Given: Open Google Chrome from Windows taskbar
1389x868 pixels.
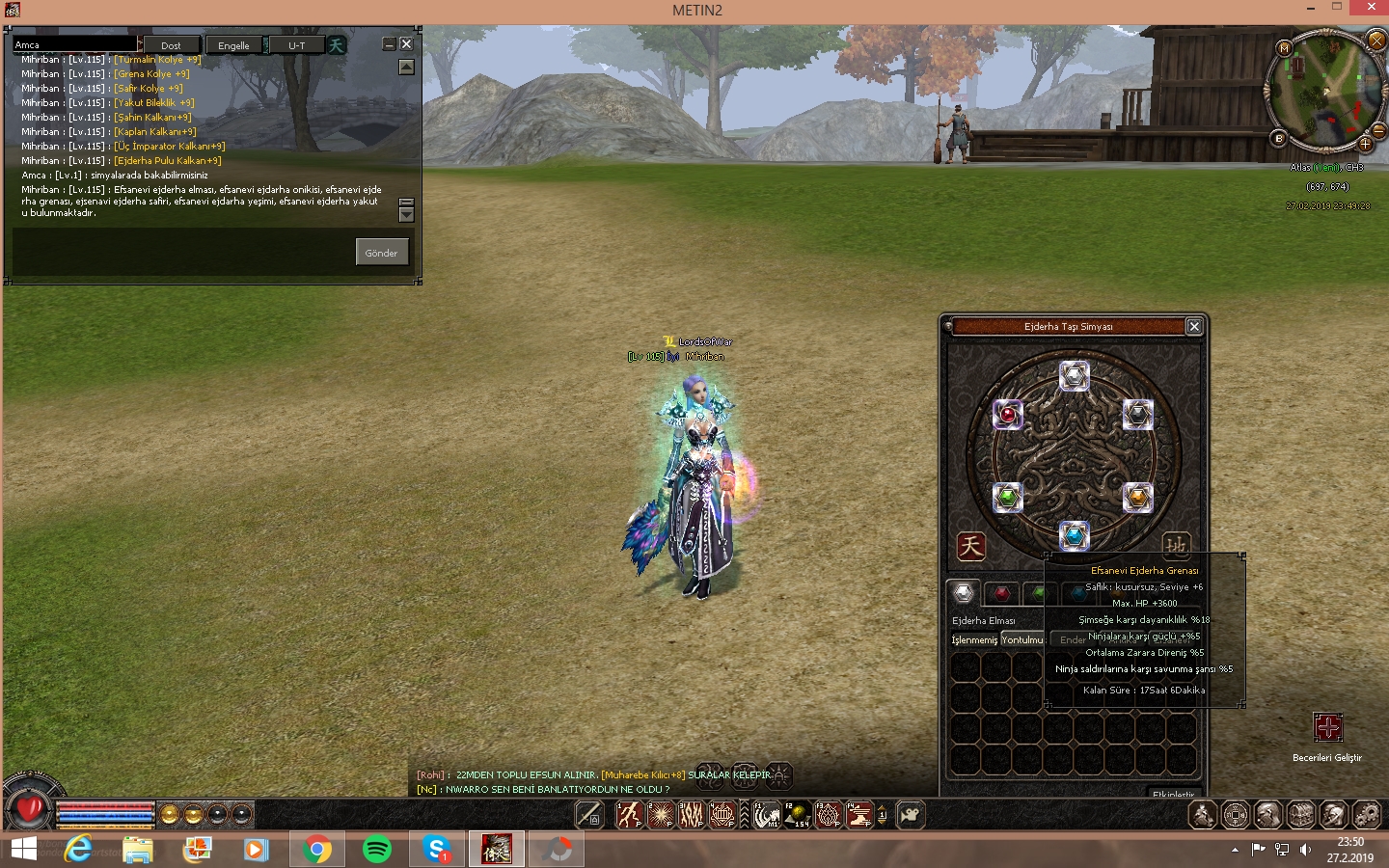Looking at the screenshot, I should (x=317, y=850).
